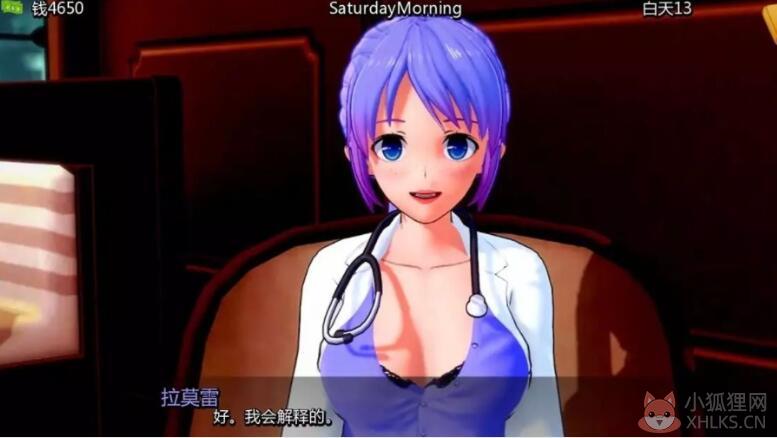Click the green money icon
This screenshot has width=777, height=438.
(13, 9)
